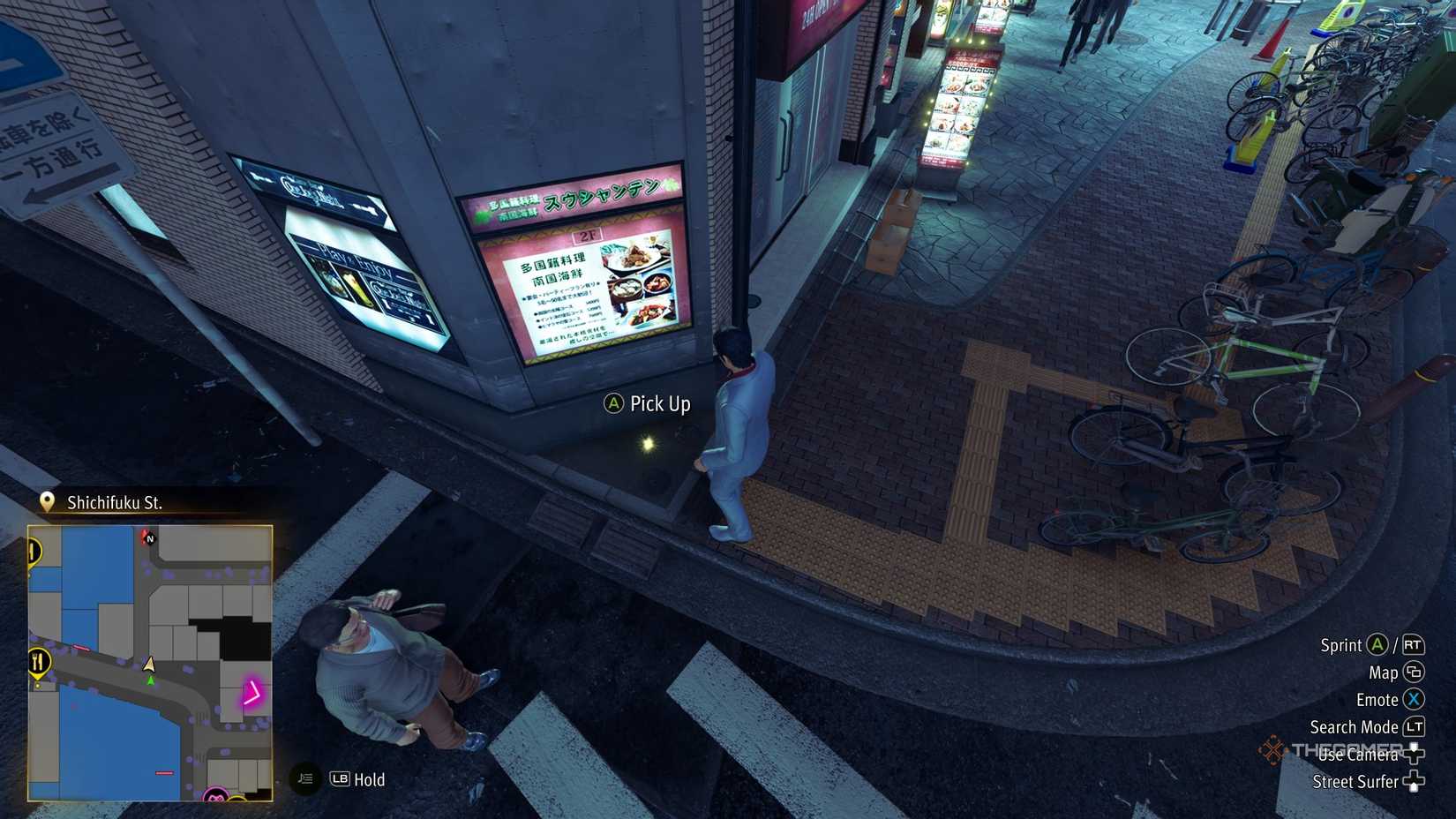Click the walk-toggle icon next to LB Hold
The image size is (1456, 819).
pos(304,779)
